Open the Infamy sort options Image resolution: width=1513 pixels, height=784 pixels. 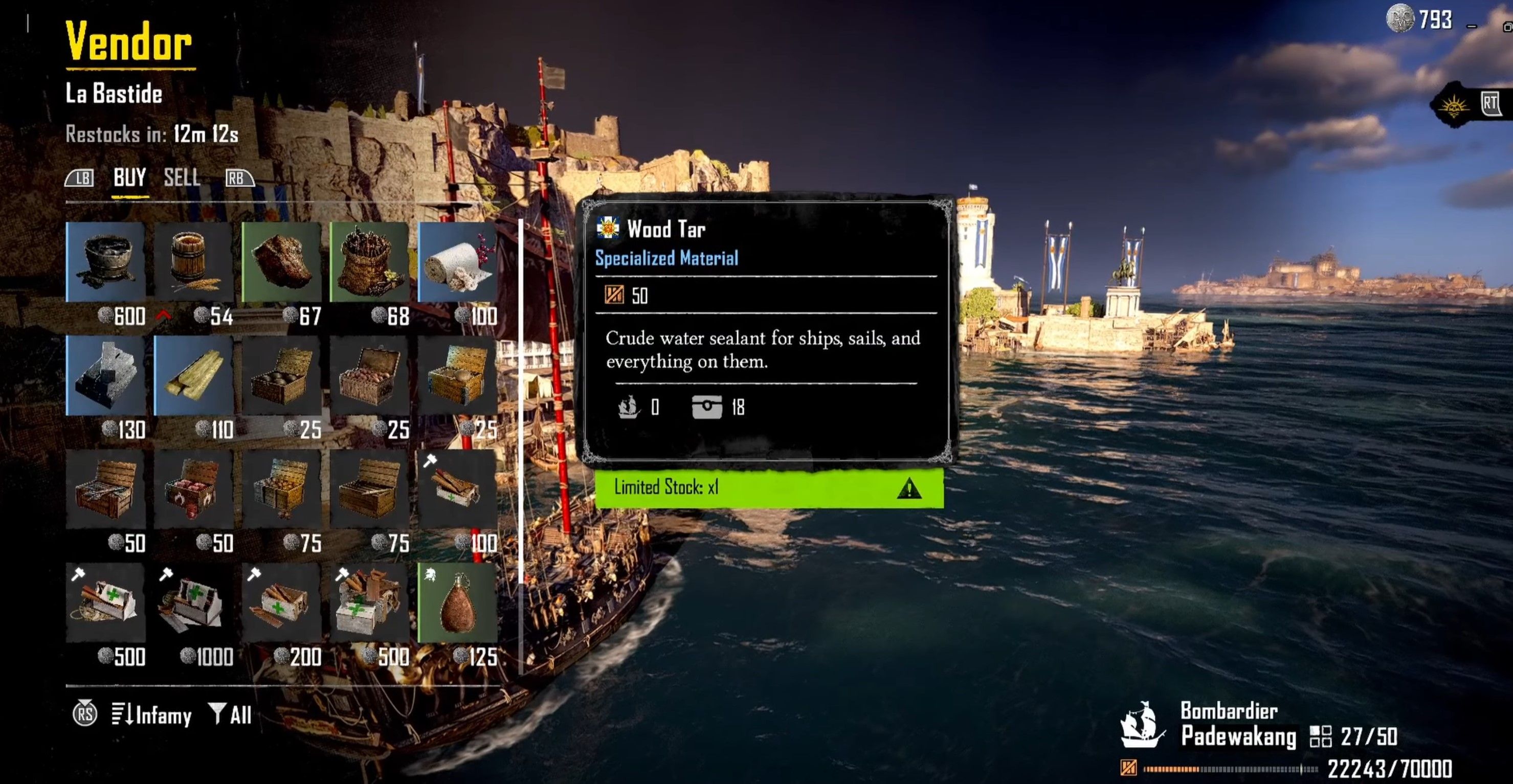tap(151, 714)
